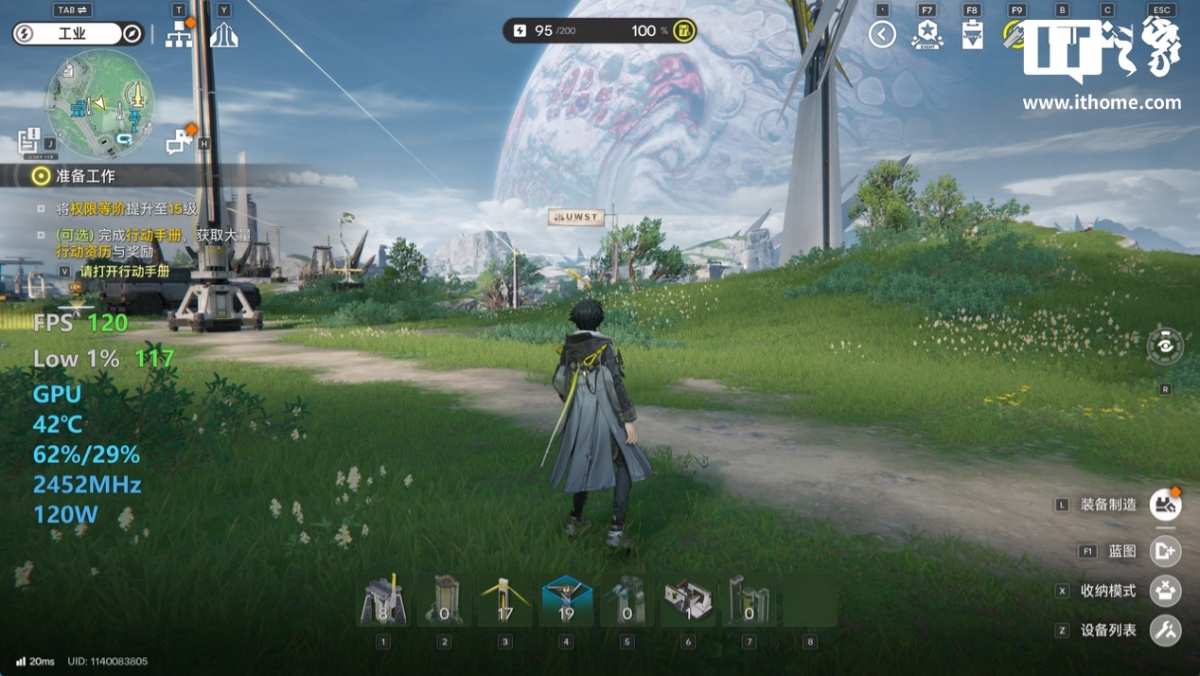Select hotbar building with count 1
1200x676 pixels.
tap(688, 601)
